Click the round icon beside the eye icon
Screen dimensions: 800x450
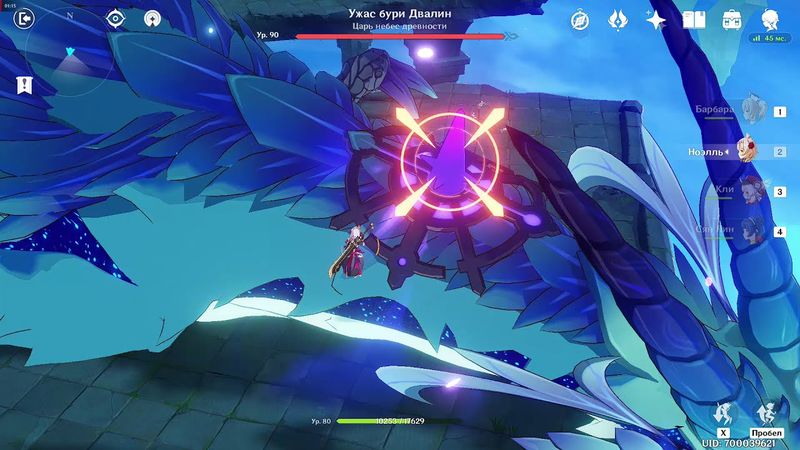(x=152, y=18)
